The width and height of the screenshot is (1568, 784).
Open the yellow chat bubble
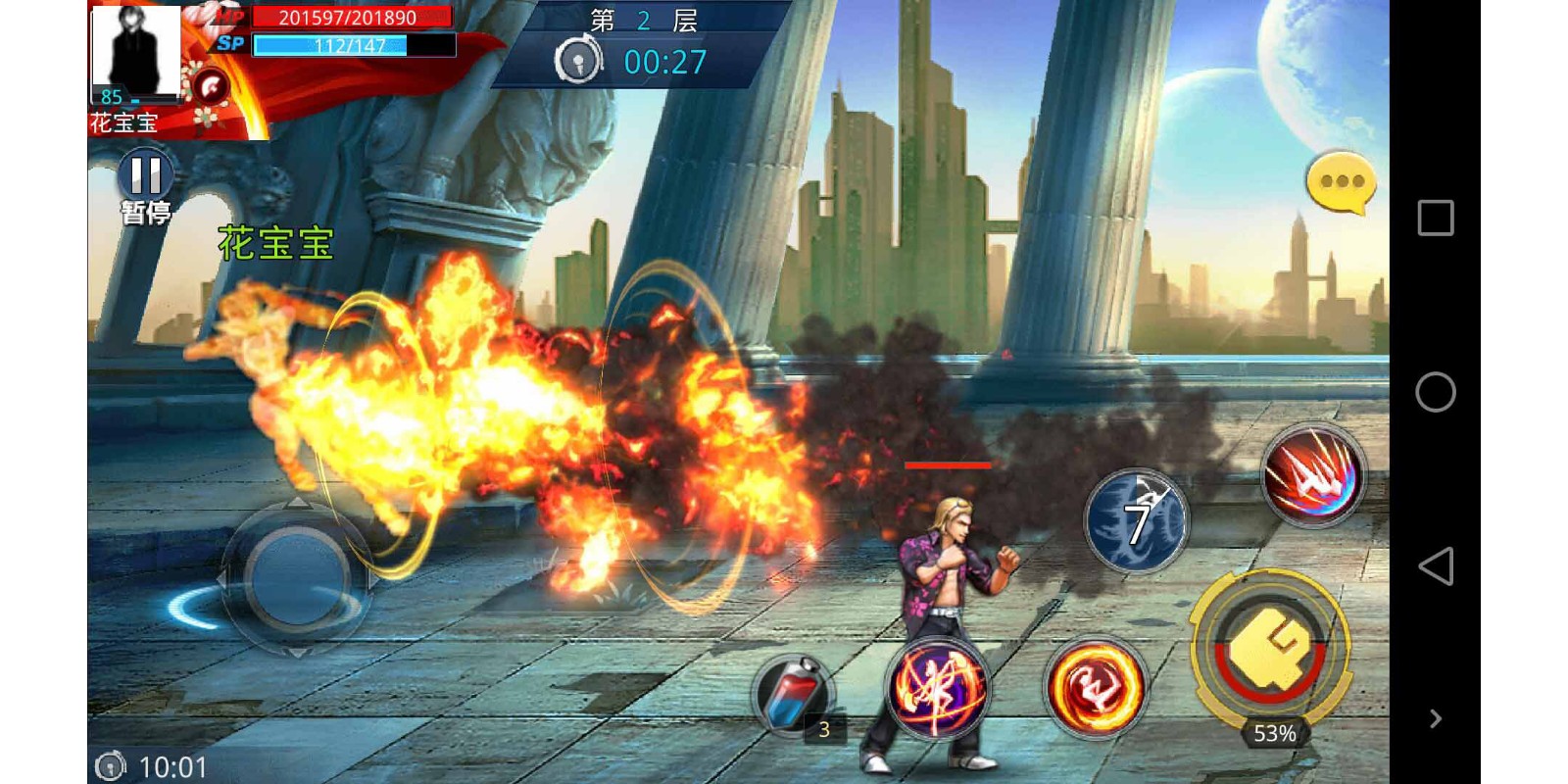[x=1341, y=182]
